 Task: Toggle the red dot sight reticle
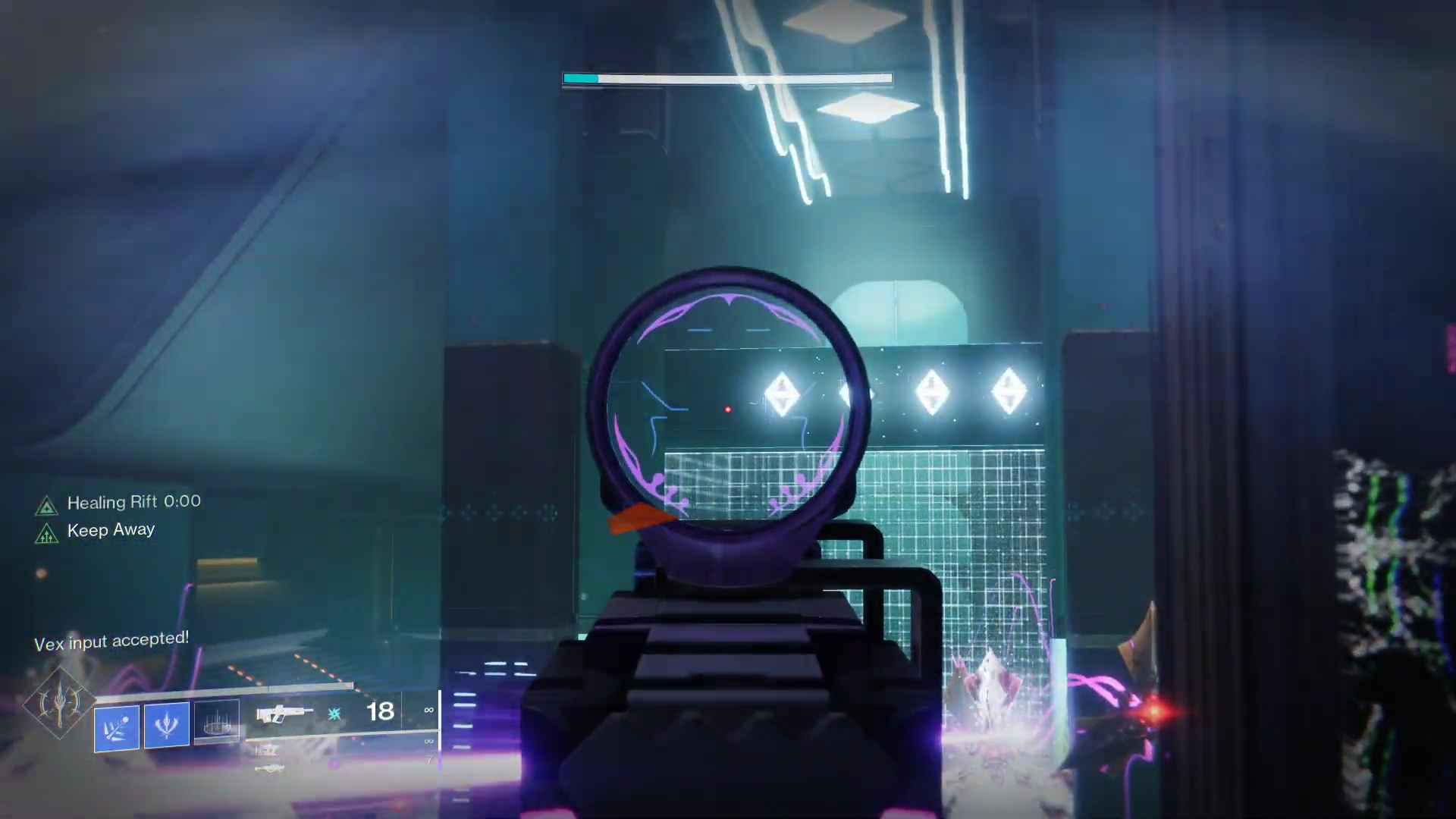click(727, 409)
